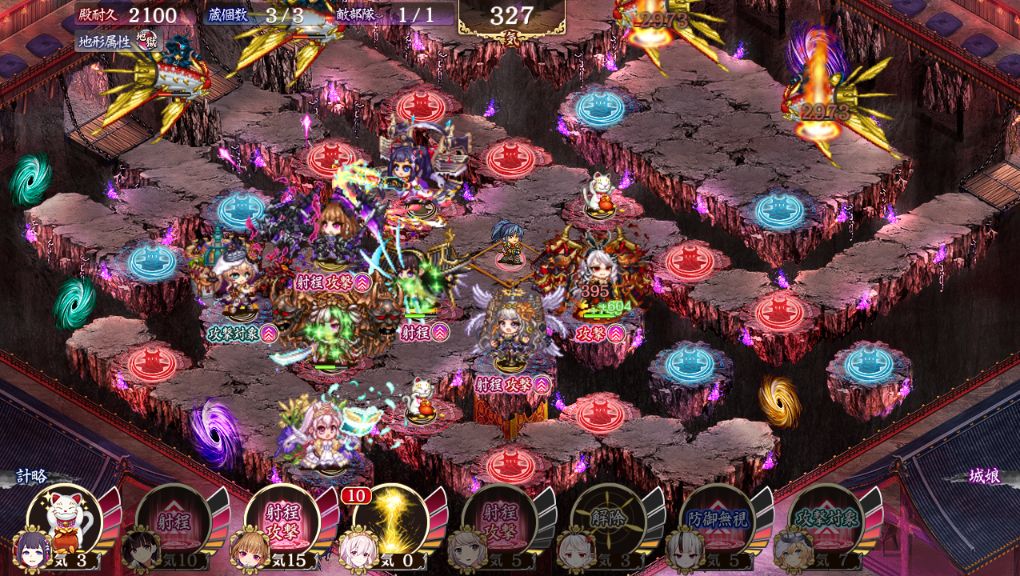Select the 計略 stratagem label
This screenshot has width=1020, height=576.
(x=31, y=476)
